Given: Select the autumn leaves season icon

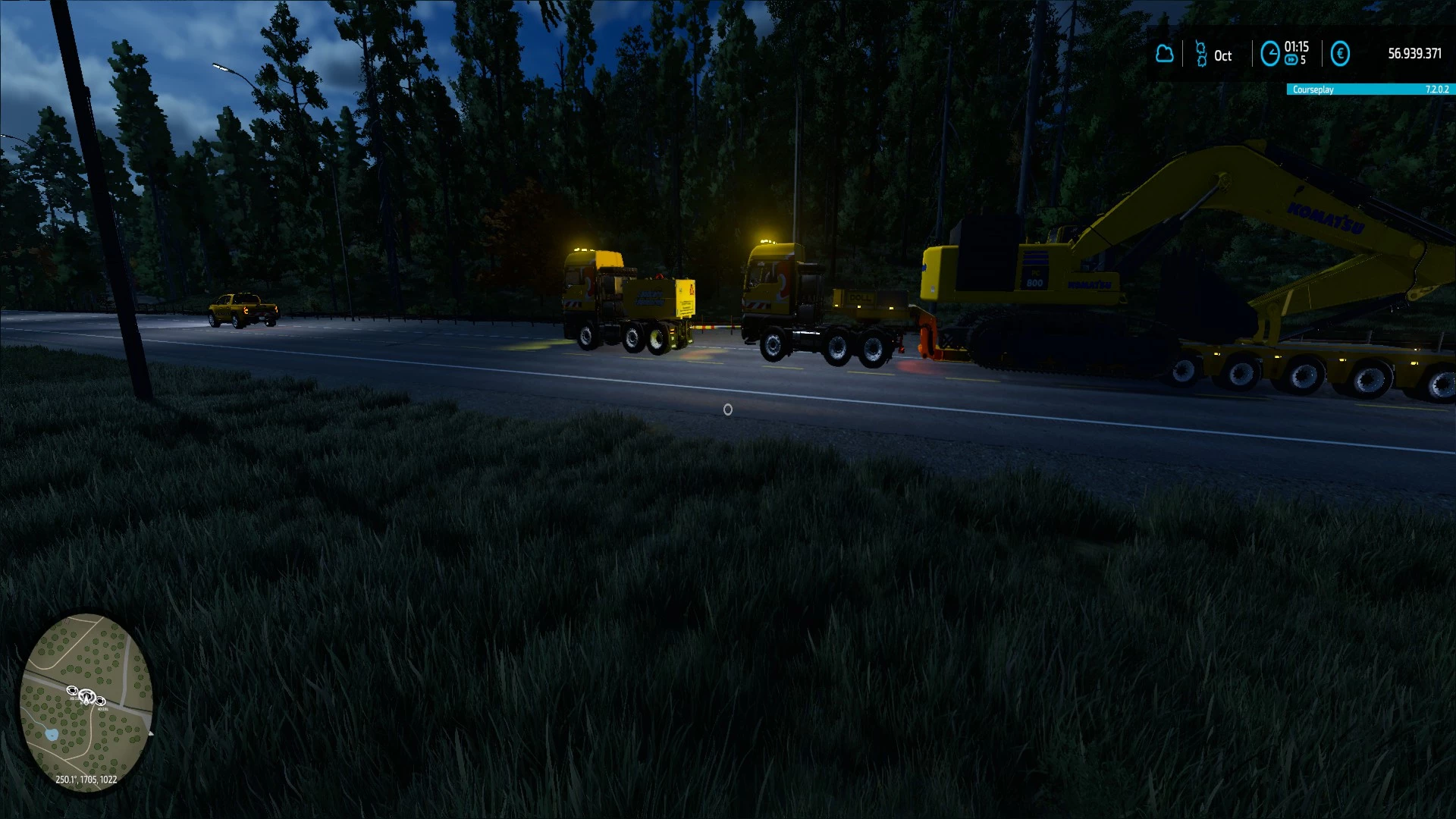Looking at the screenshot, I should (1202, 53).
